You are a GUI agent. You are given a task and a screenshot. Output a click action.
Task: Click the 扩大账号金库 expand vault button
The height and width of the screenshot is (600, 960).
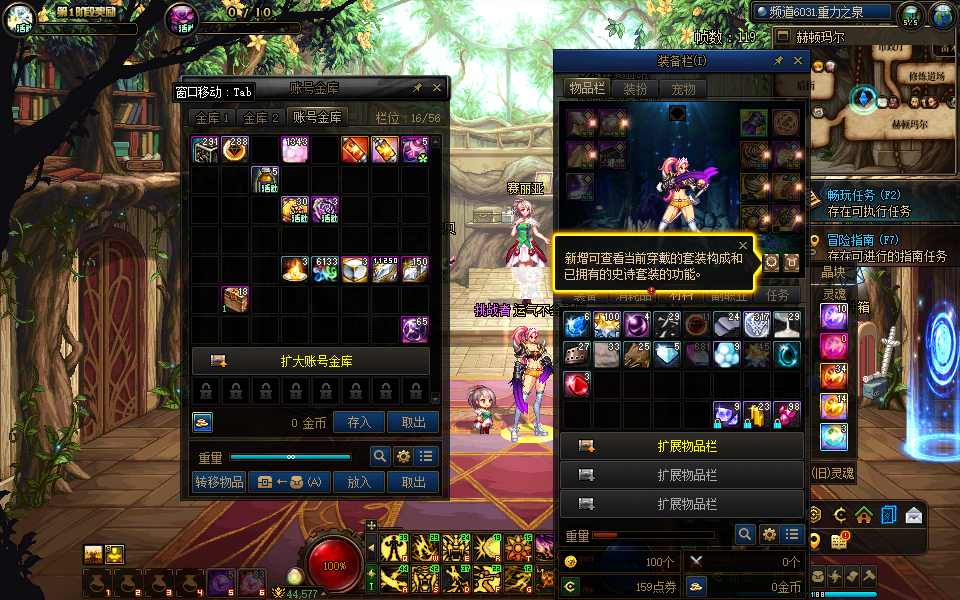310,361
